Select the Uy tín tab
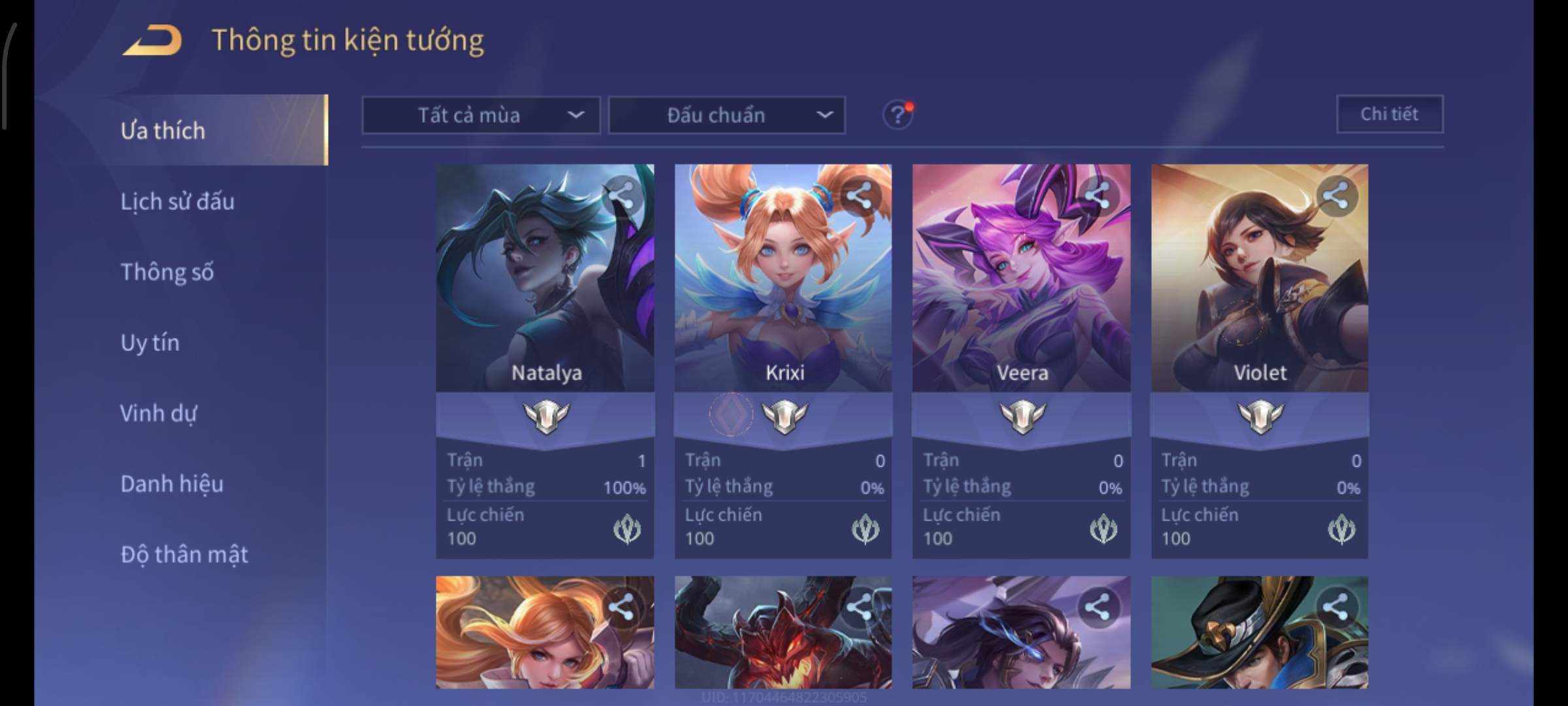 click(x=150, y=343)
